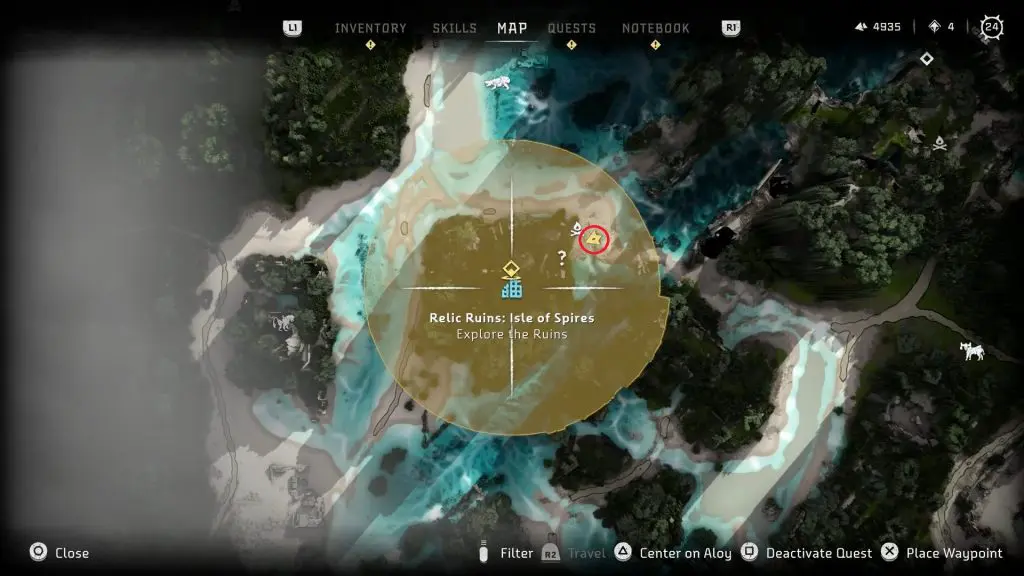Open the Notebook tab

pyautogui.click(x=655, y=28)
